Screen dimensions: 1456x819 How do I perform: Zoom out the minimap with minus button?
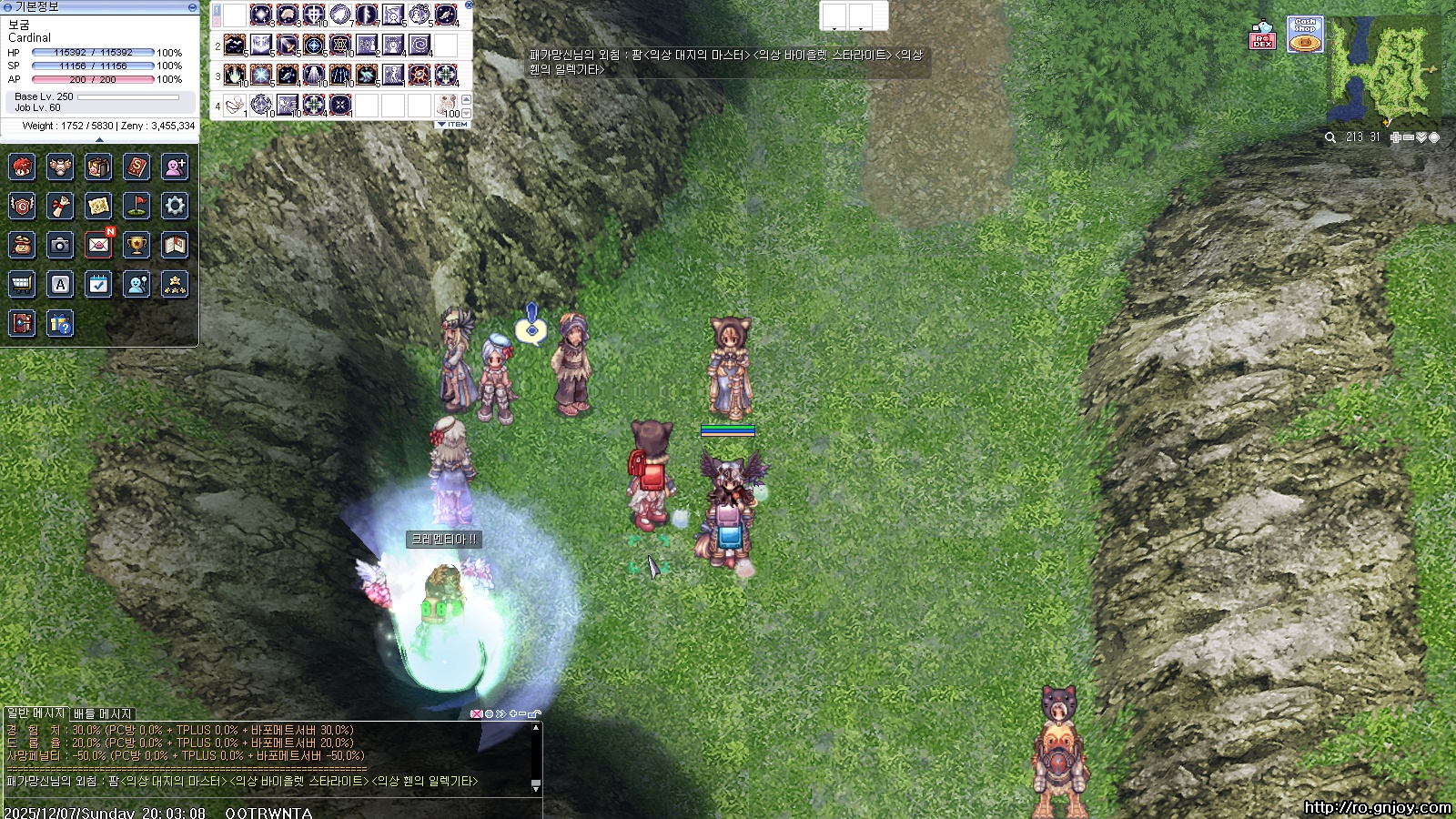(x=1408, y=137)
